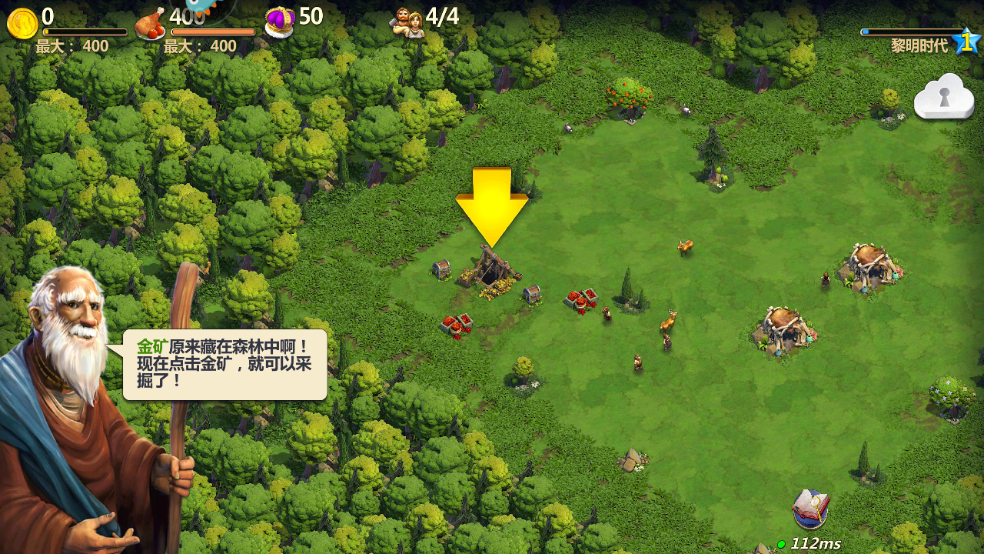
Task: Tap the elder's gold mine speech bubble
Action: click(x=226, y=365)
